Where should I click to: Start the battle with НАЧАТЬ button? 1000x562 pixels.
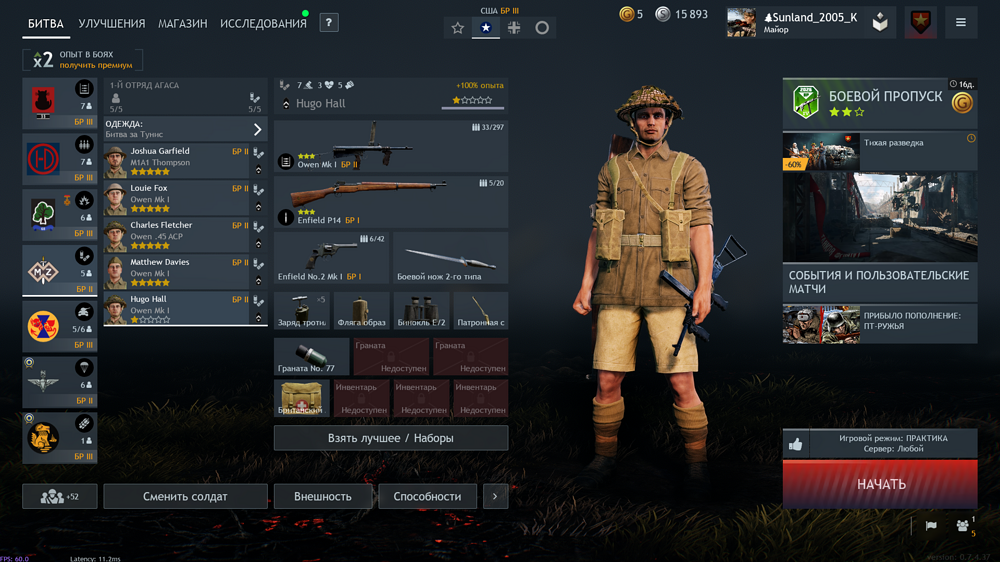click(x=880, y=484)
